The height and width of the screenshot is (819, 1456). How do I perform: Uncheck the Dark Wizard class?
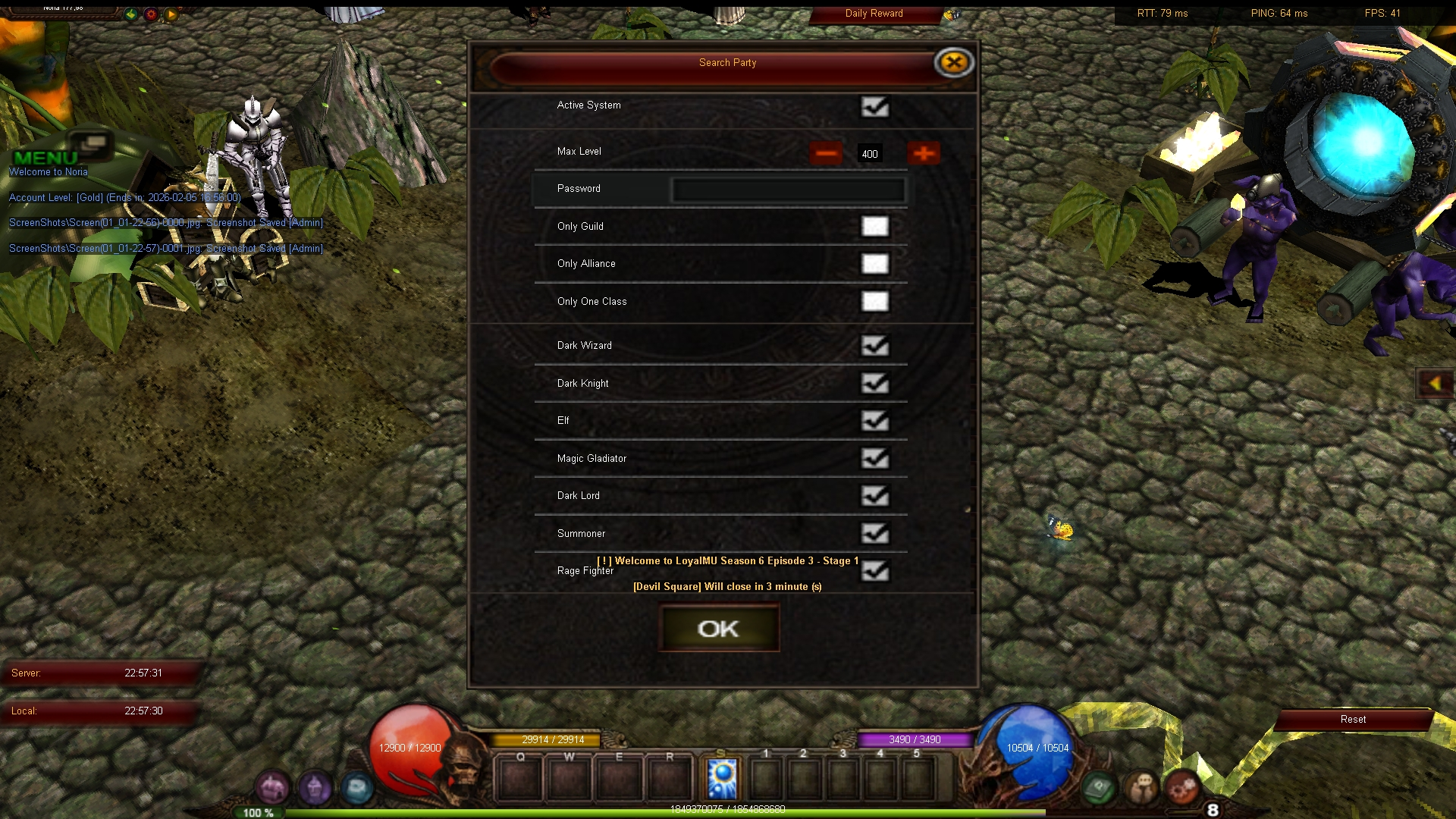point(874,346)
